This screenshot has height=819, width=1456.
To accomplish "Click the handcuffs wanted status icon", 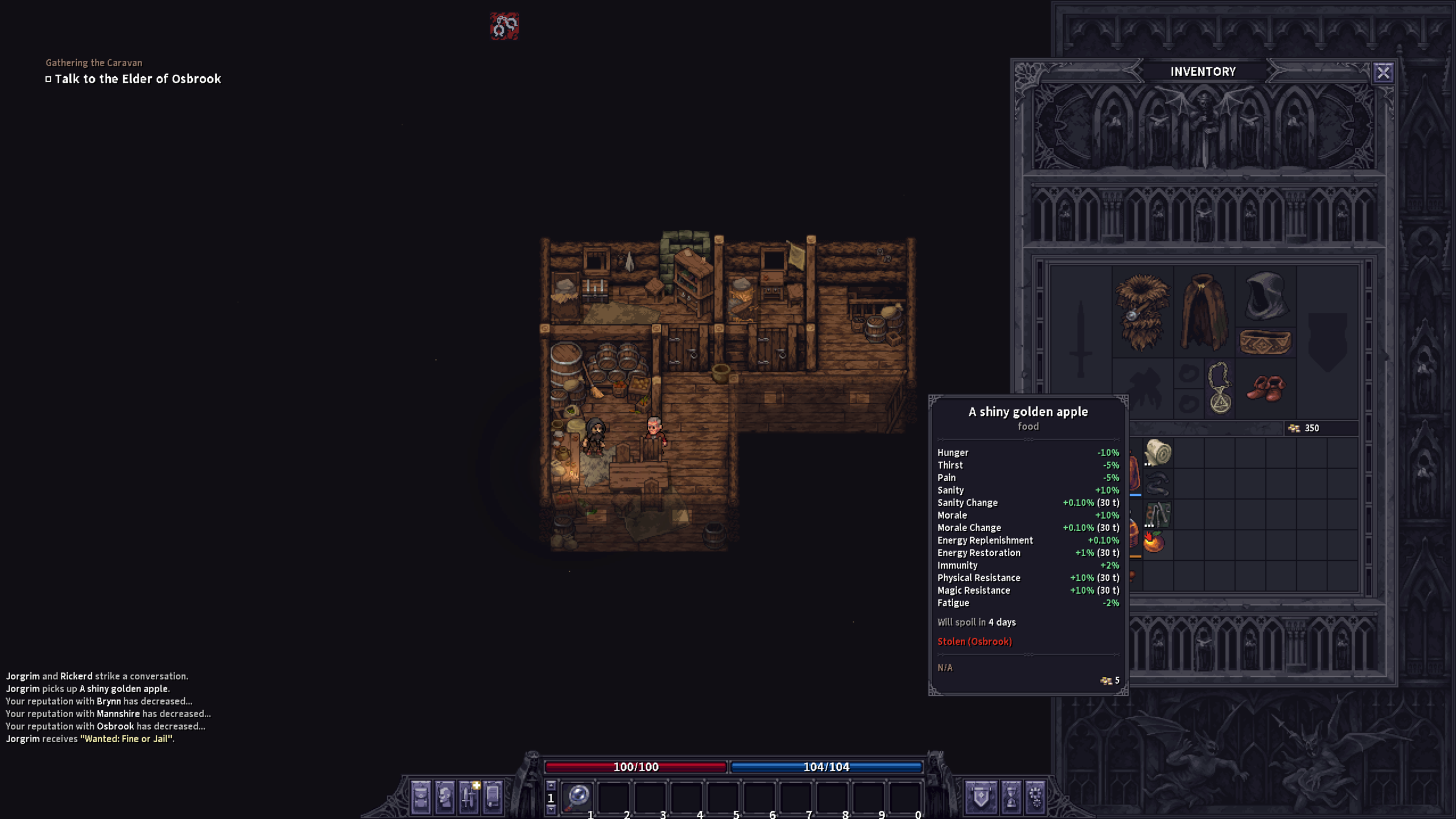I will pos(504,26).
